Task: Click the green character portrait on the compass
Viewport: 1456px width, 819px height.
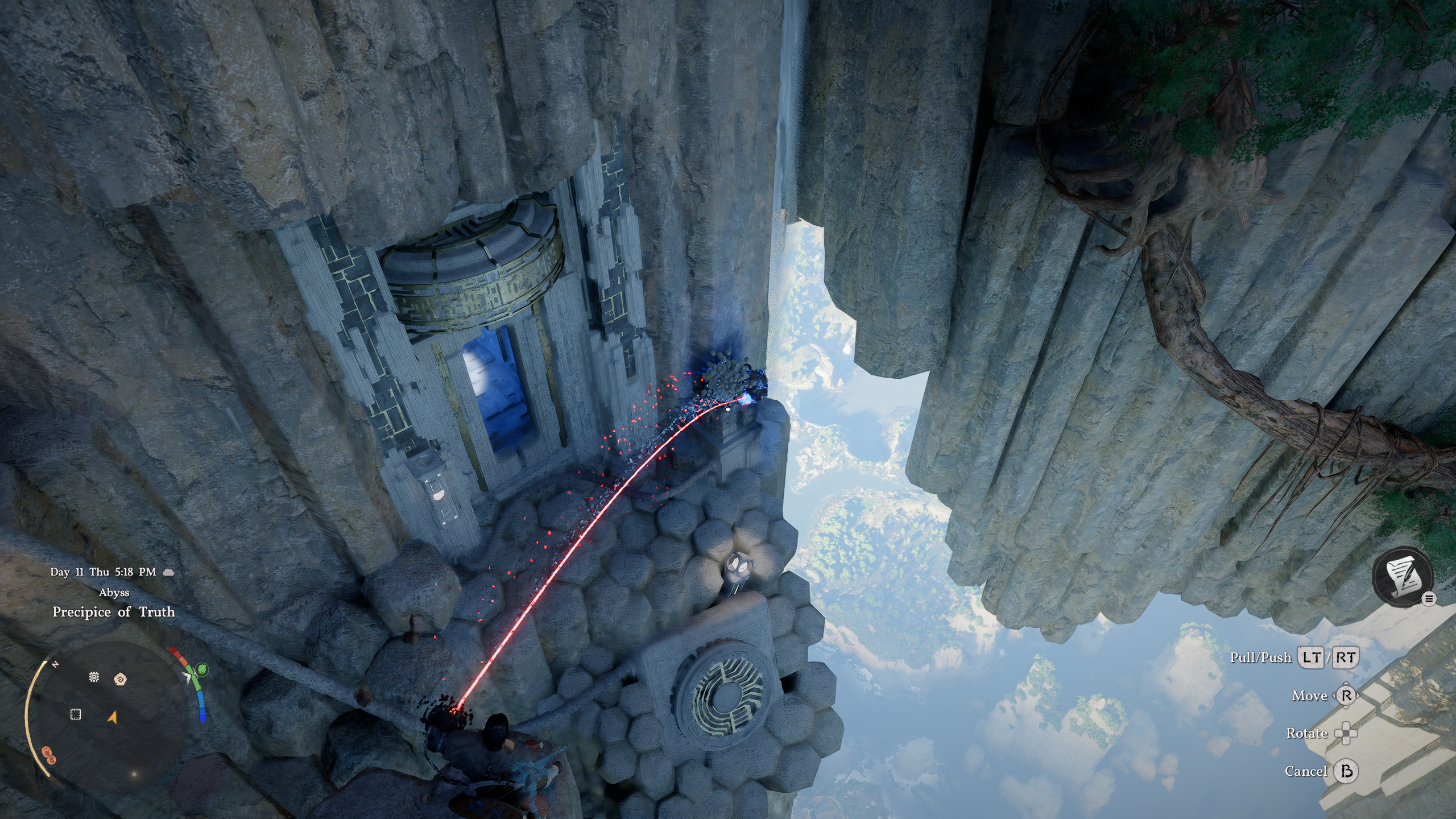Action: pos(201,670)
